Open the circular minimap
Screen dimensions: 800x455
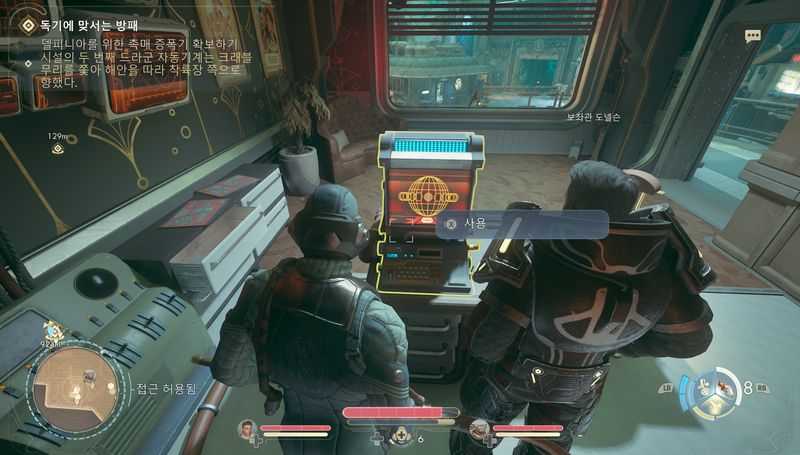[64, 385]
